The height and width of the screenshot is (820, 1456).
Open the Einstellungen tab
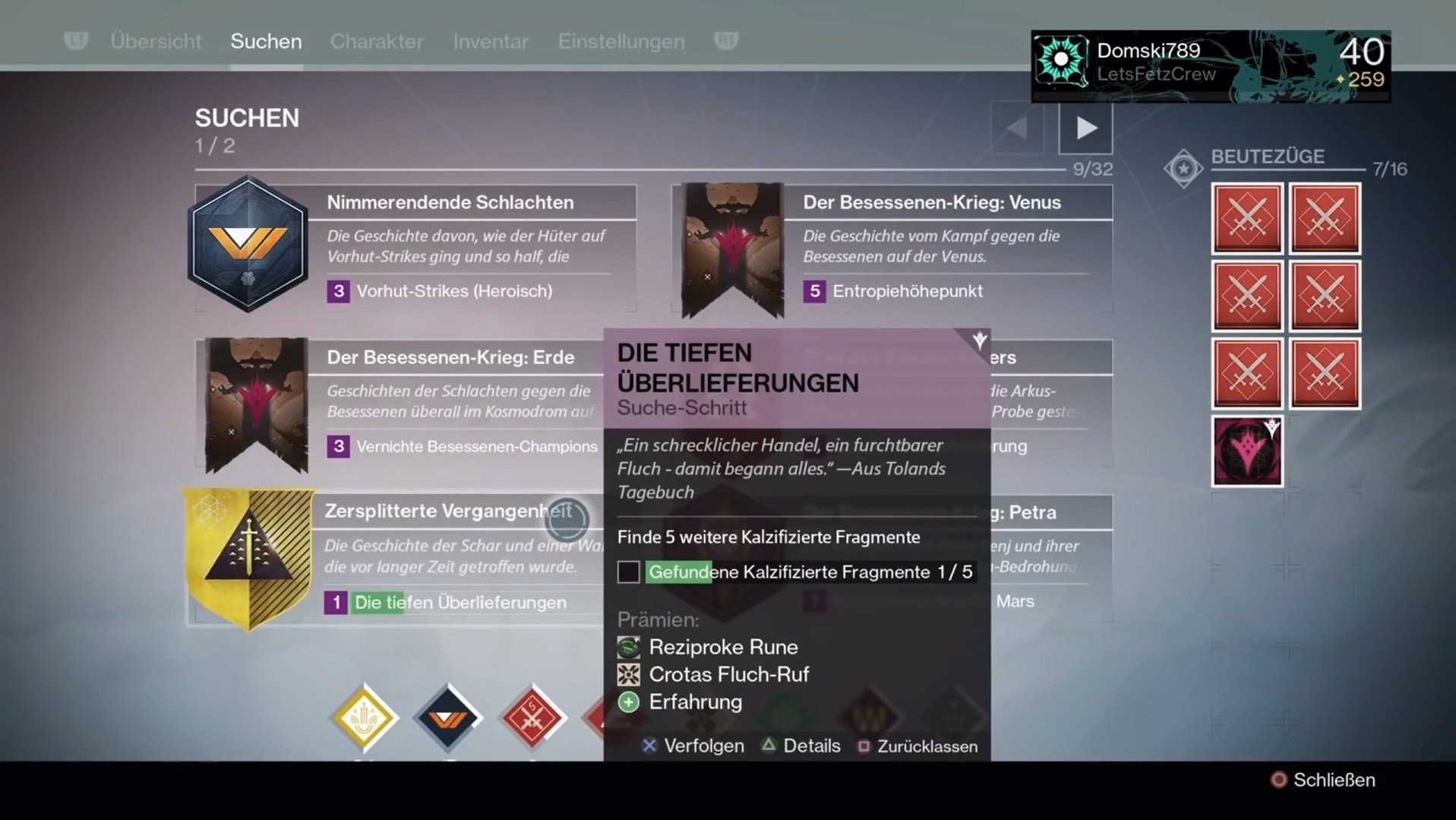coord(621,41)
